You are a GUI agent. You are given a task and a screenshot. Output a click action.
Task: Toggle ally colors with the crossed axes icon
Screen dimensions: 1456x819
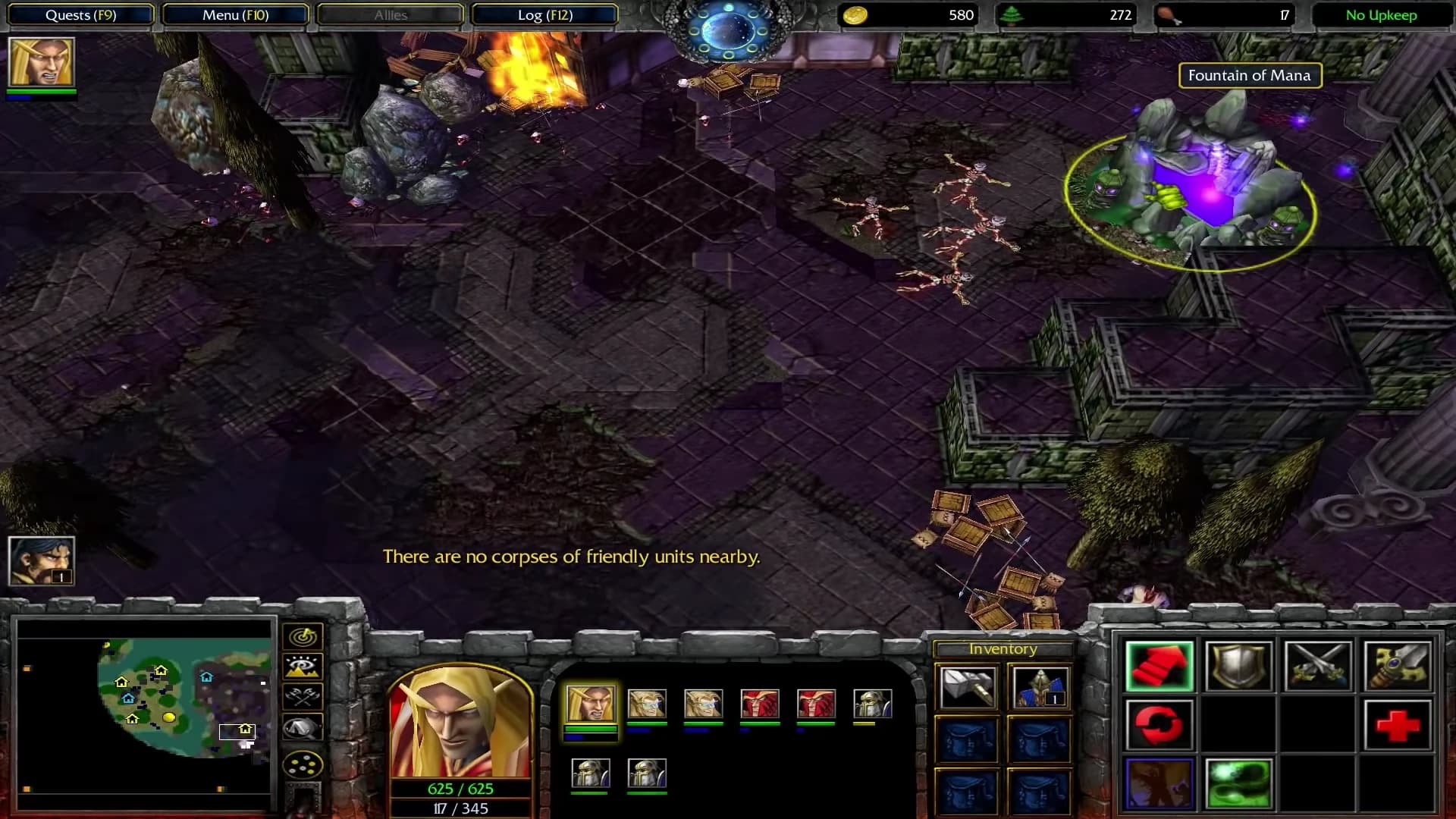(303, 695)
